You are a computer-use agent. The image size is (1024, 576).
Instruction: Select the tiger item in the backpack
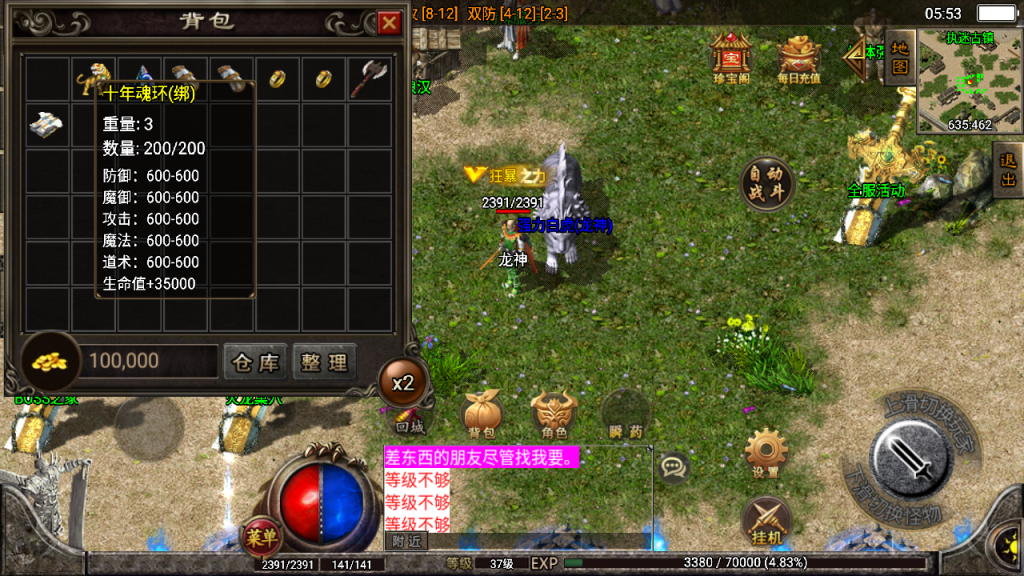[x=93, y=77]
